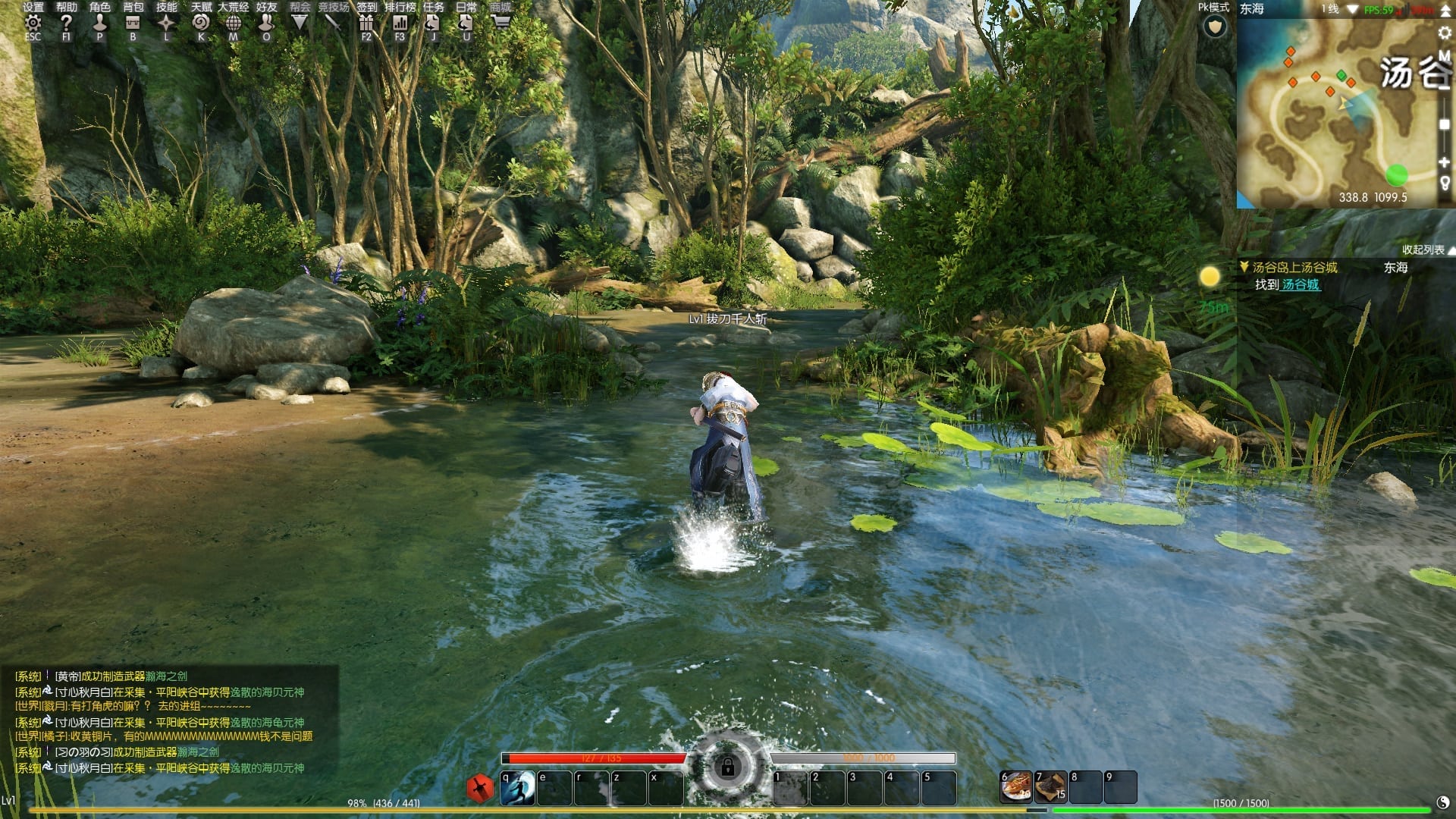Toggle the lightbulb icon beside the minimap
This screenshot has height=819, width=1456.
coord(1445,178)
